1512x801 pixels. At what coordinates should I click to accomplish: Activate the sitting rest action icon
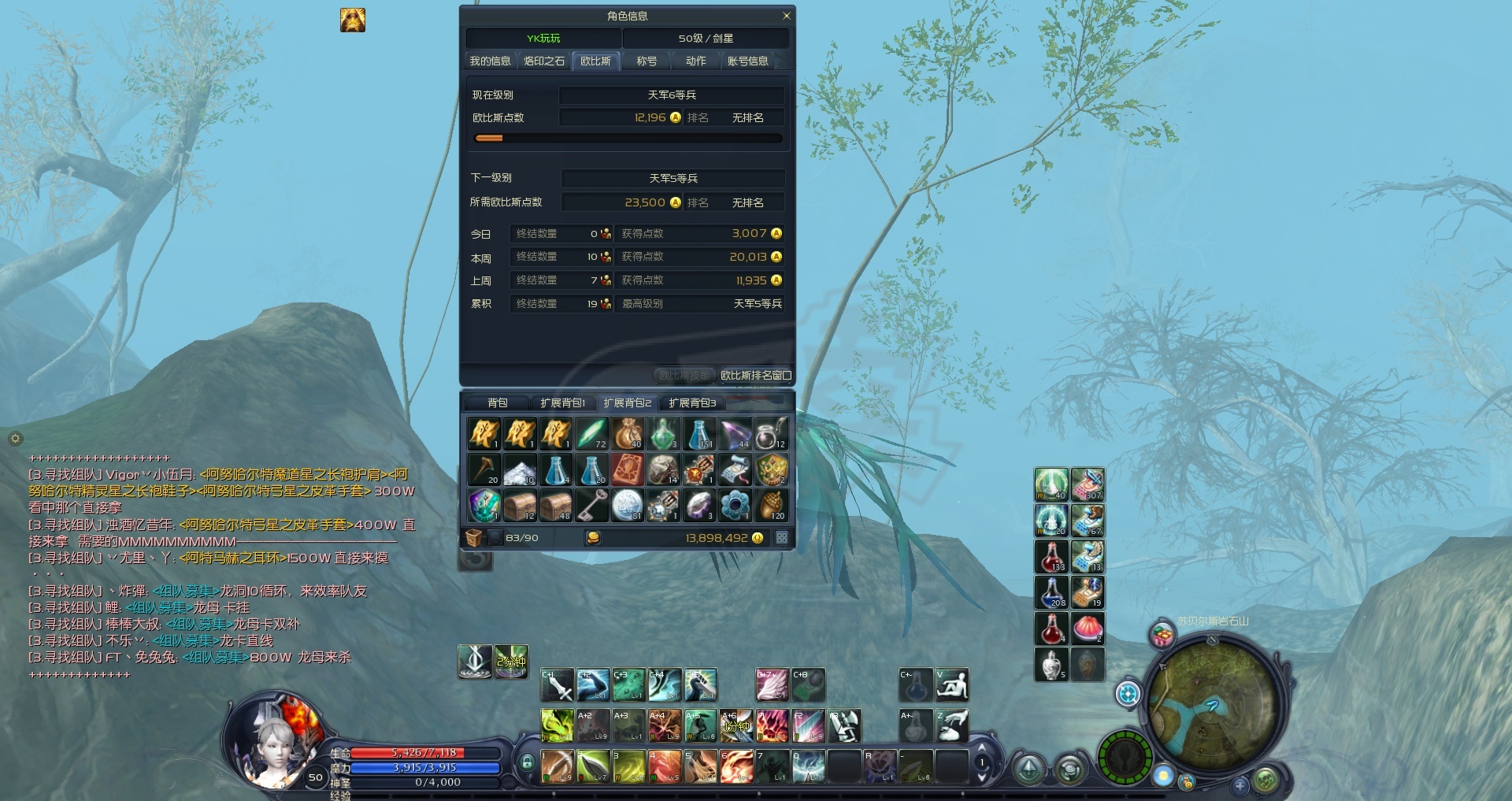951,687
